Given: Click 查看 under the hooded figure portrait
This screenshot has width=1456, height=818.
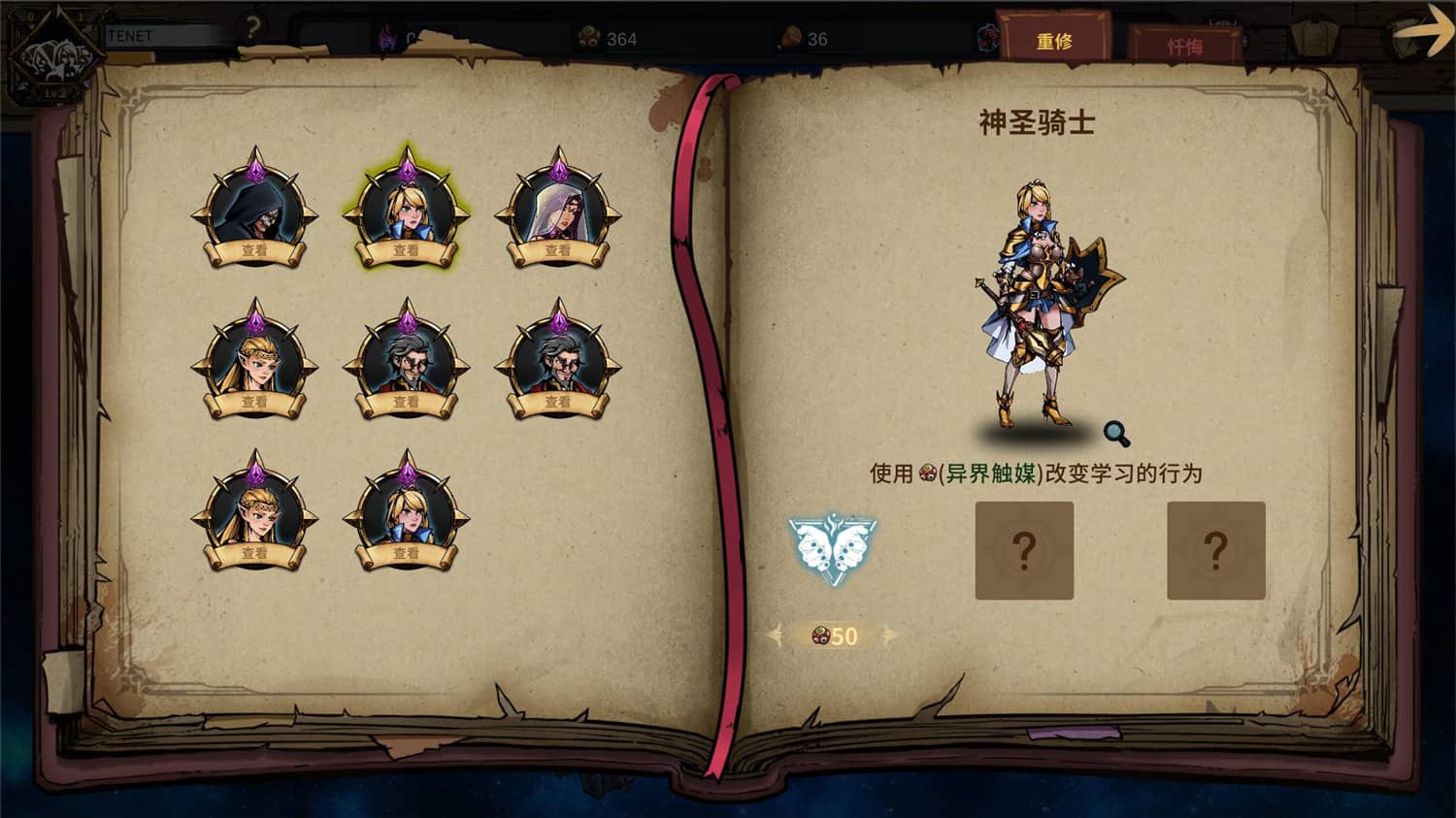Looking at the screenshot, I should 254,250.
